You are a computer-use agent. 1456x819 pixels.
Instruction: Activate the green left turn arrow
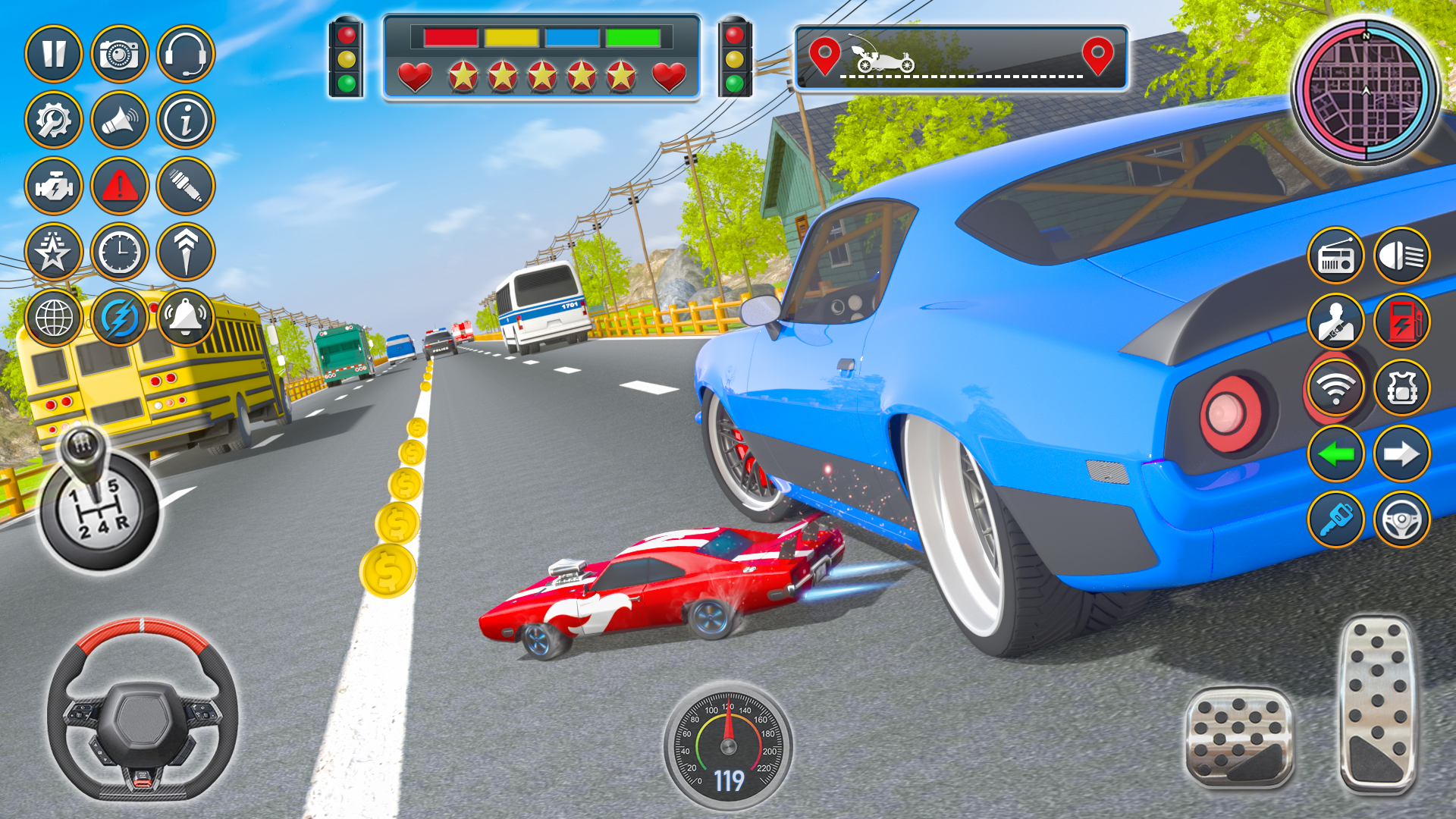[1336, 453]
